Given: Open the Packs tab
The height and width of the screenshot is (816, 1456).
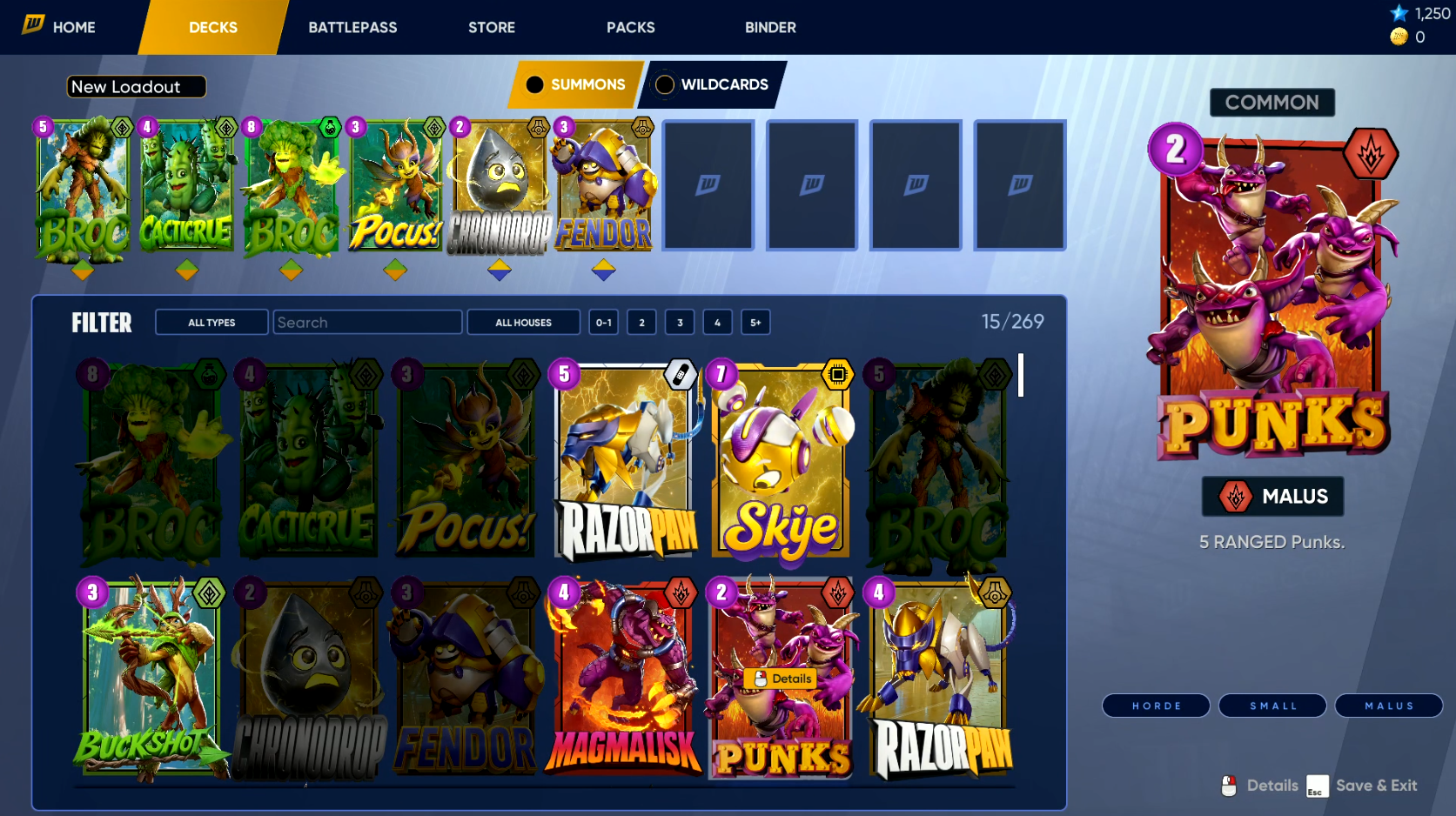Looking at the screenshot, I should (630, 27).
